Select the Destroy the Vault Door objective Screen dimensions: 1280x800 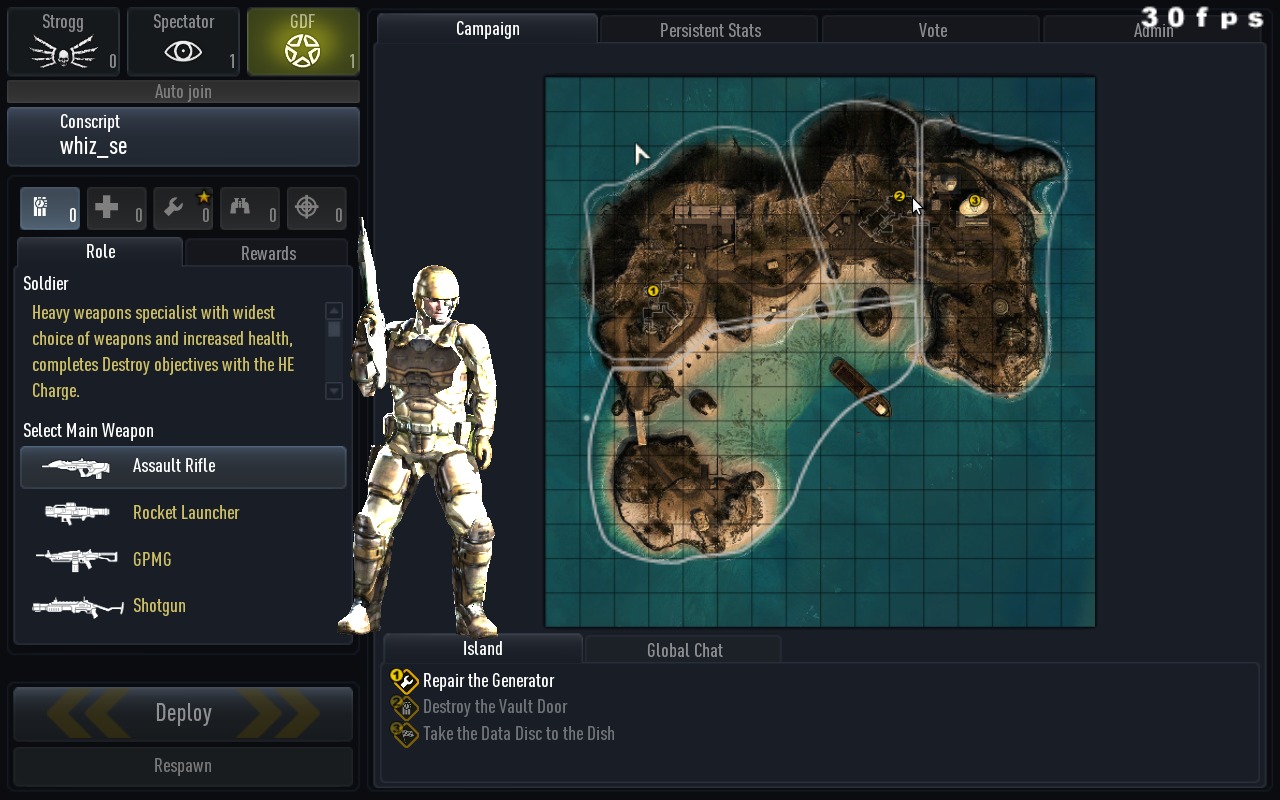[494, 707]
